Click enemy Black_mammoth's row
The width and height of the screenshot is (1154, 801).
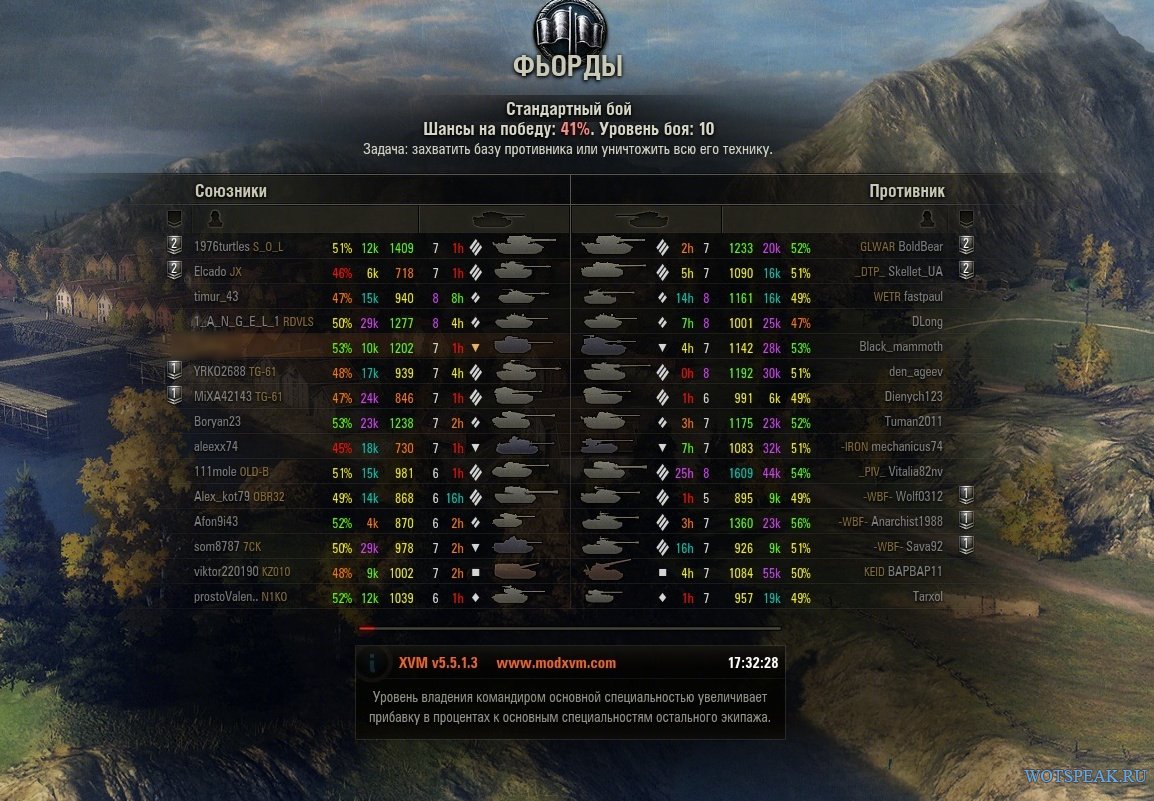[x=901, y=347]
